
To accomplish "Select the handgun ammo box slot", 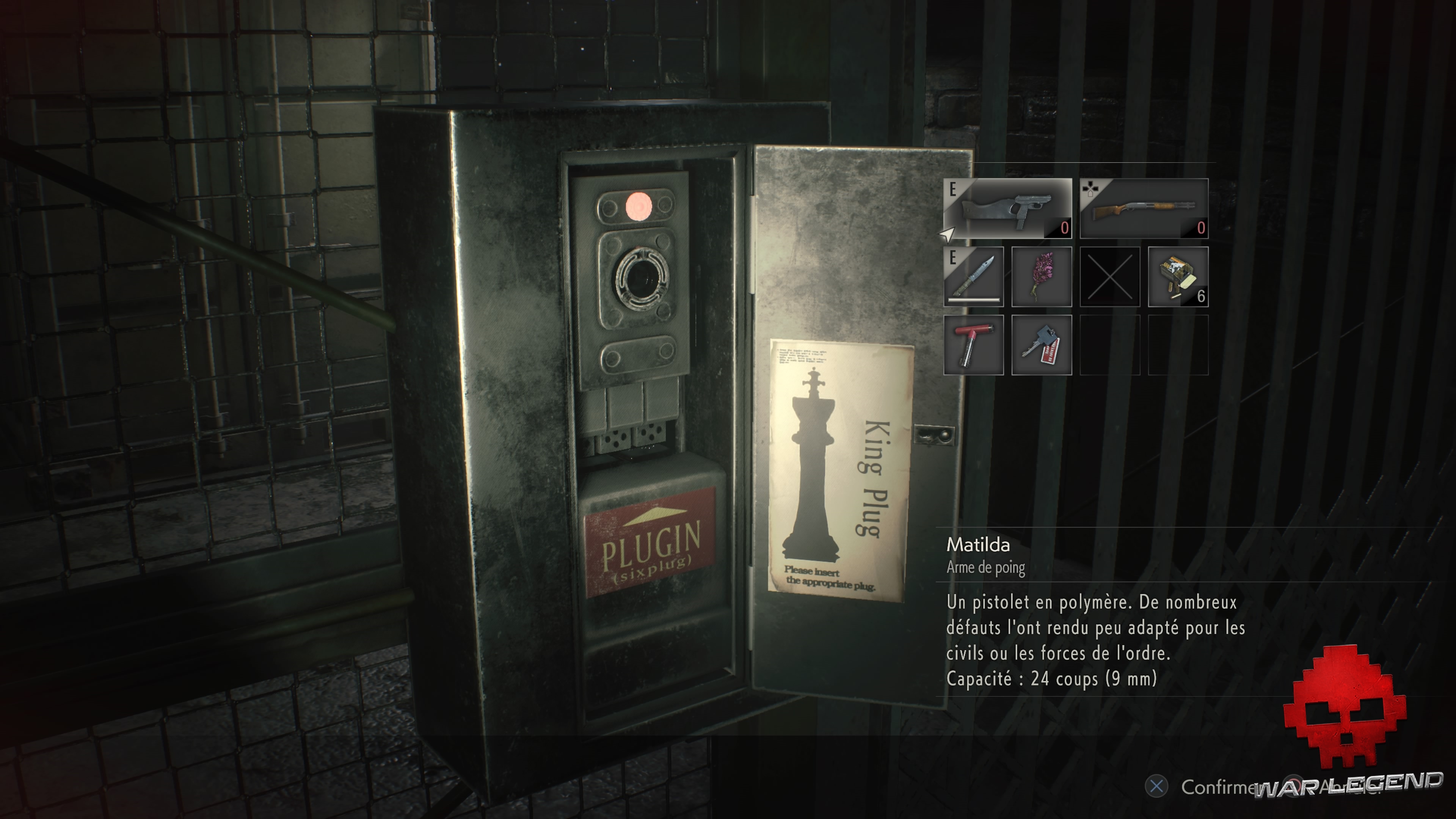I will (1178, 276).
